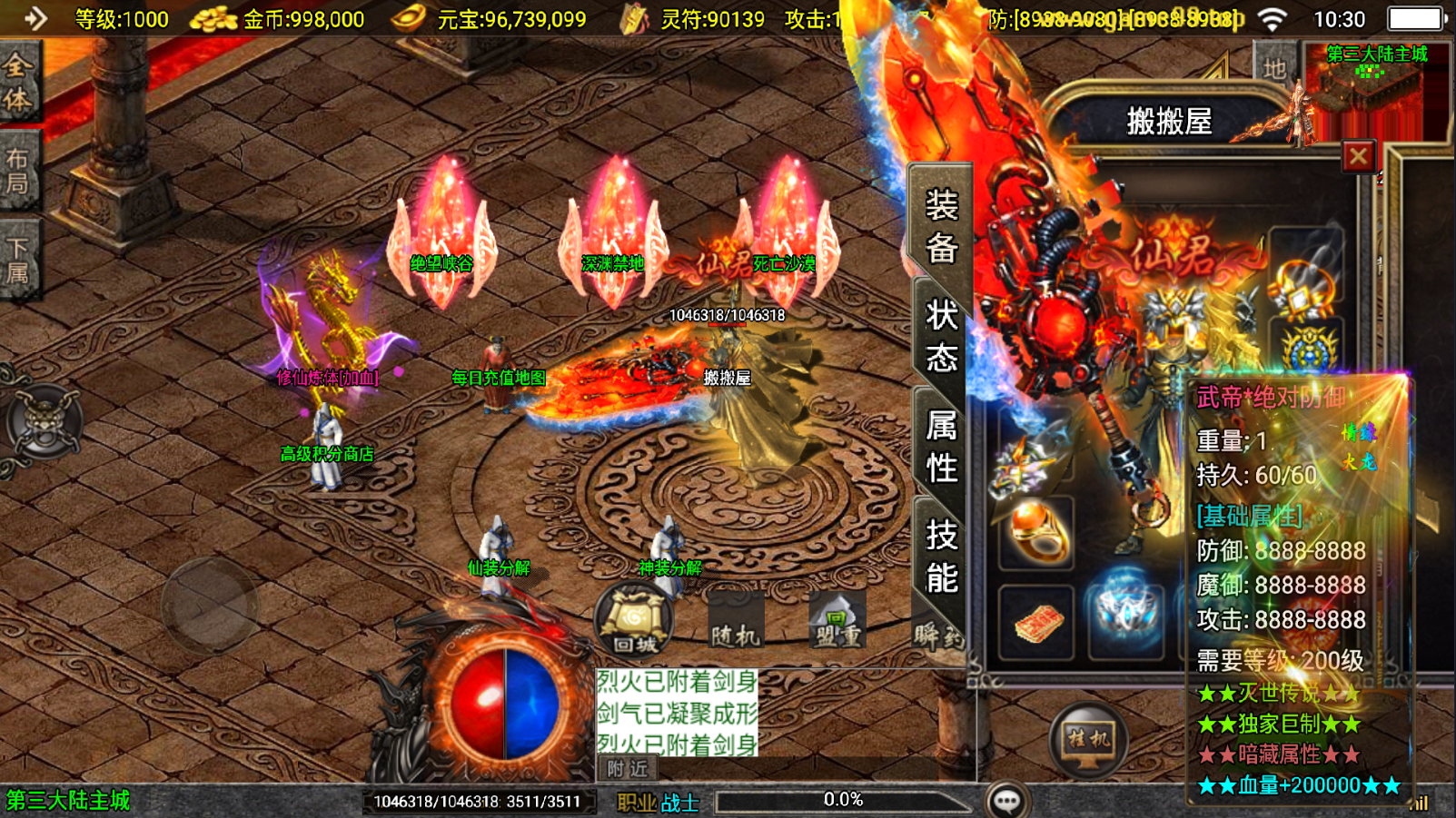Viewport: 1456px width, 818px height.
Task: Switch to the 装备 equipment tab
Action: 942,225
